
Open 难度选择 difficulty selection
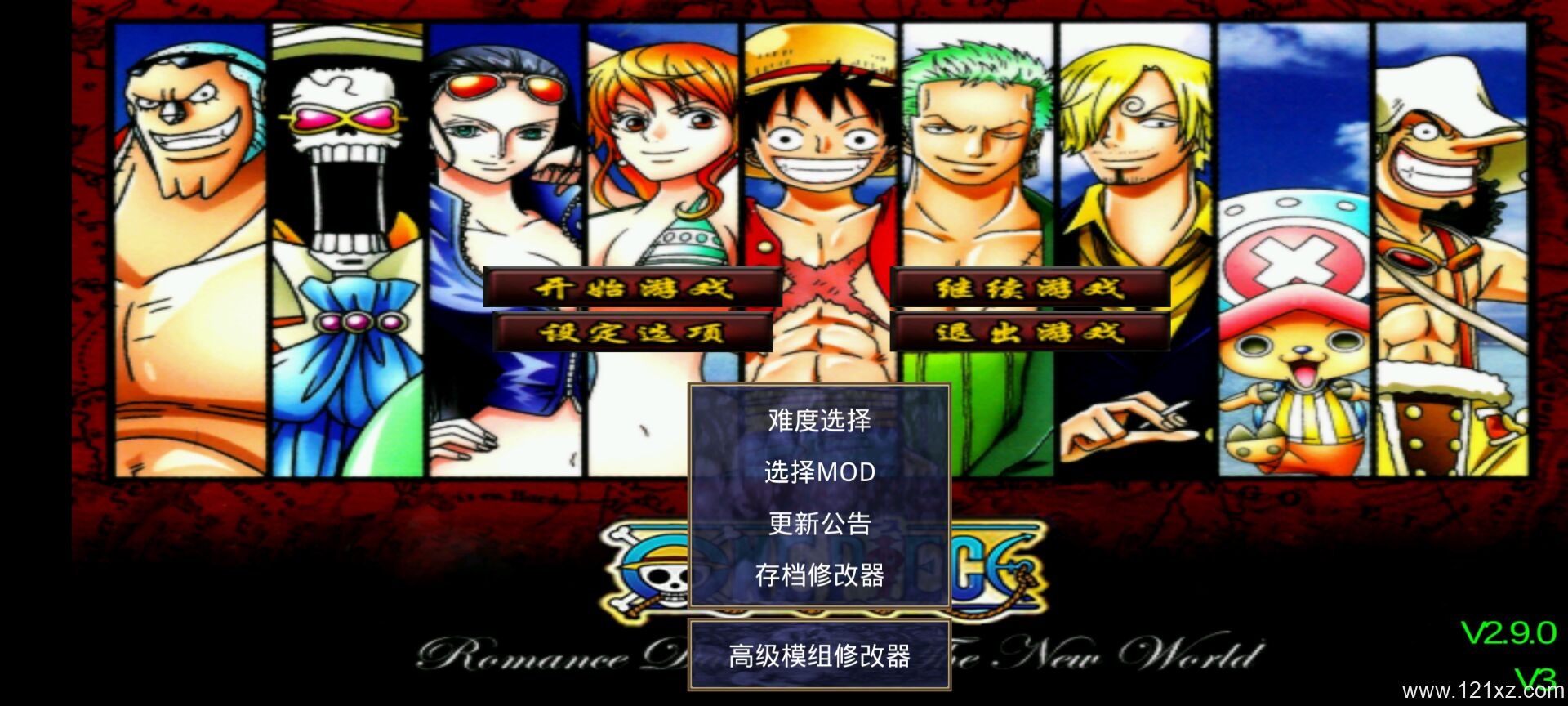pos(819,421)
